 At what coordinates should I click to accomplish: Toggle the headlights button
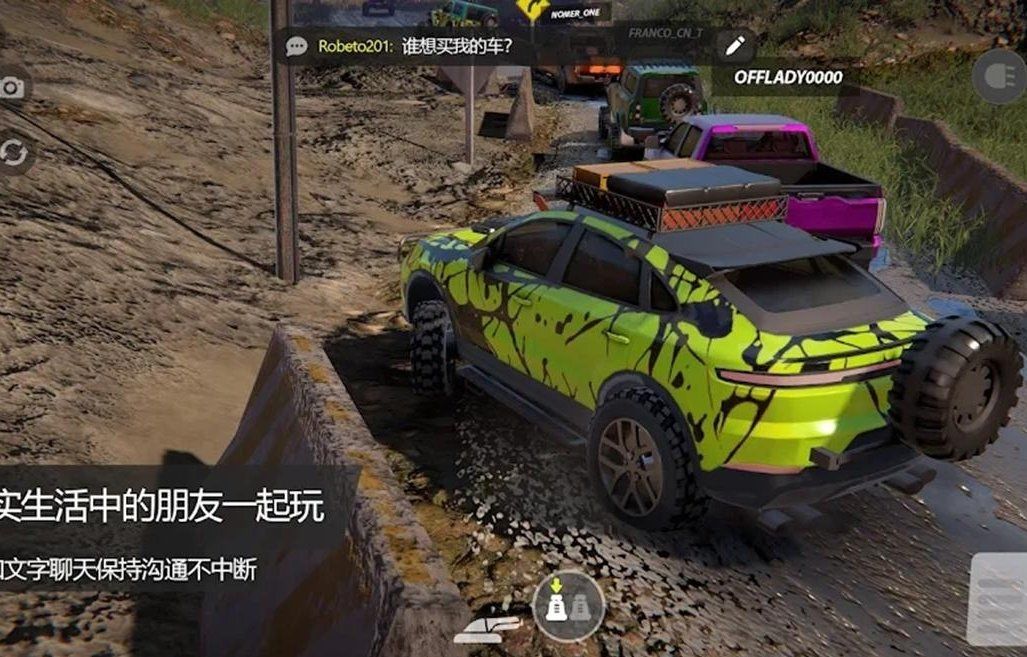click(999, 77)
